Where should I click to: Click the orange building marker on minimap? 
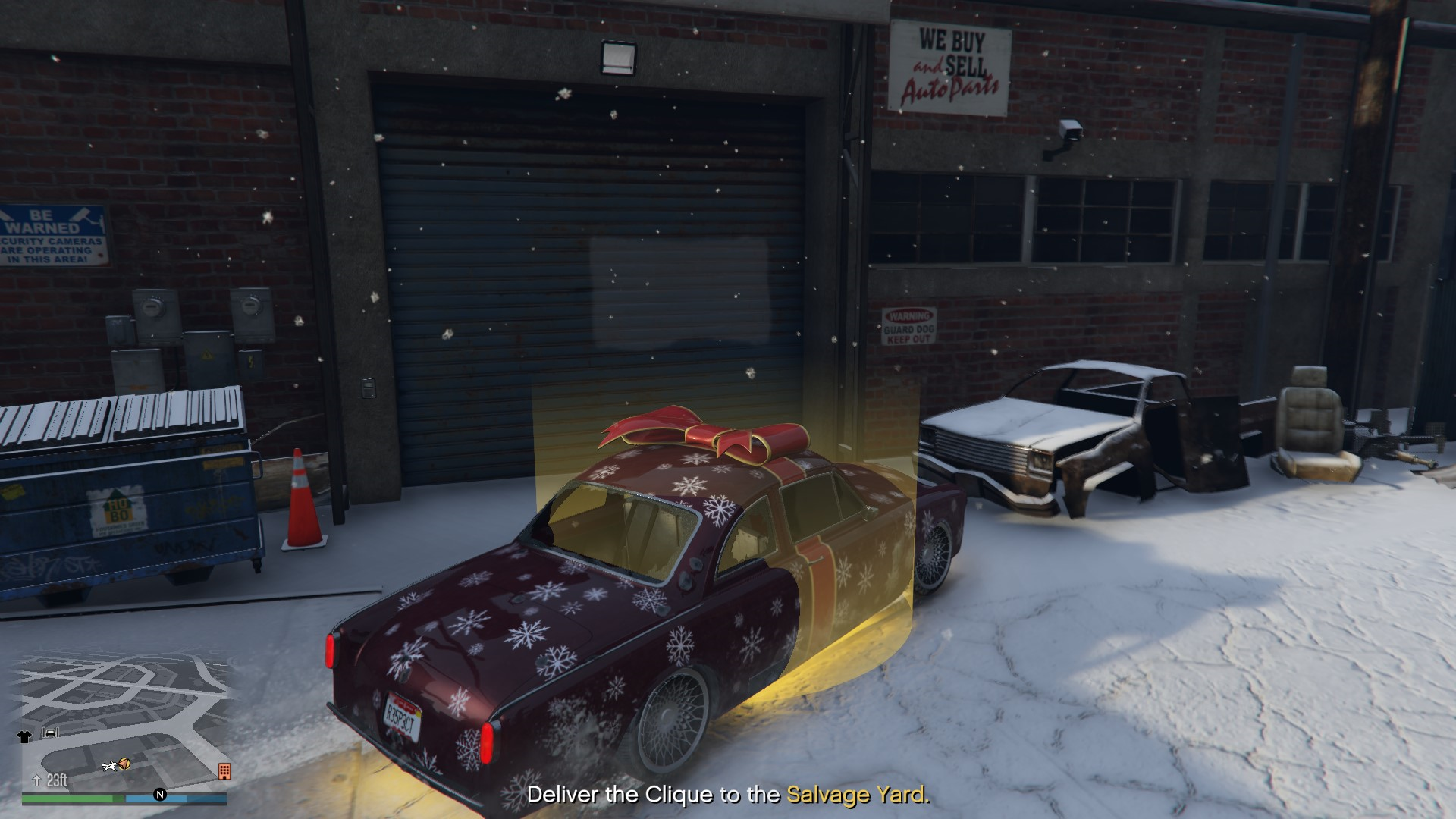point(224,771)
